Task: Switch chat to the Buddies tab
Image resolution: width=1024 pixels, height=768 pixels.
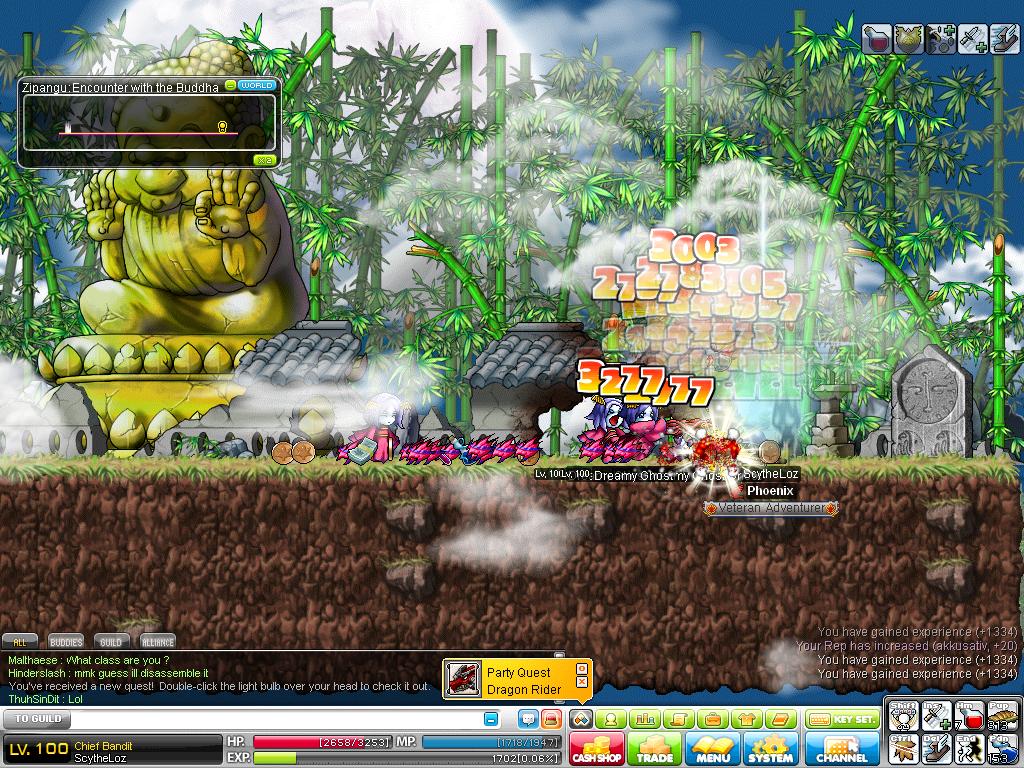Action: coord(65,642)
